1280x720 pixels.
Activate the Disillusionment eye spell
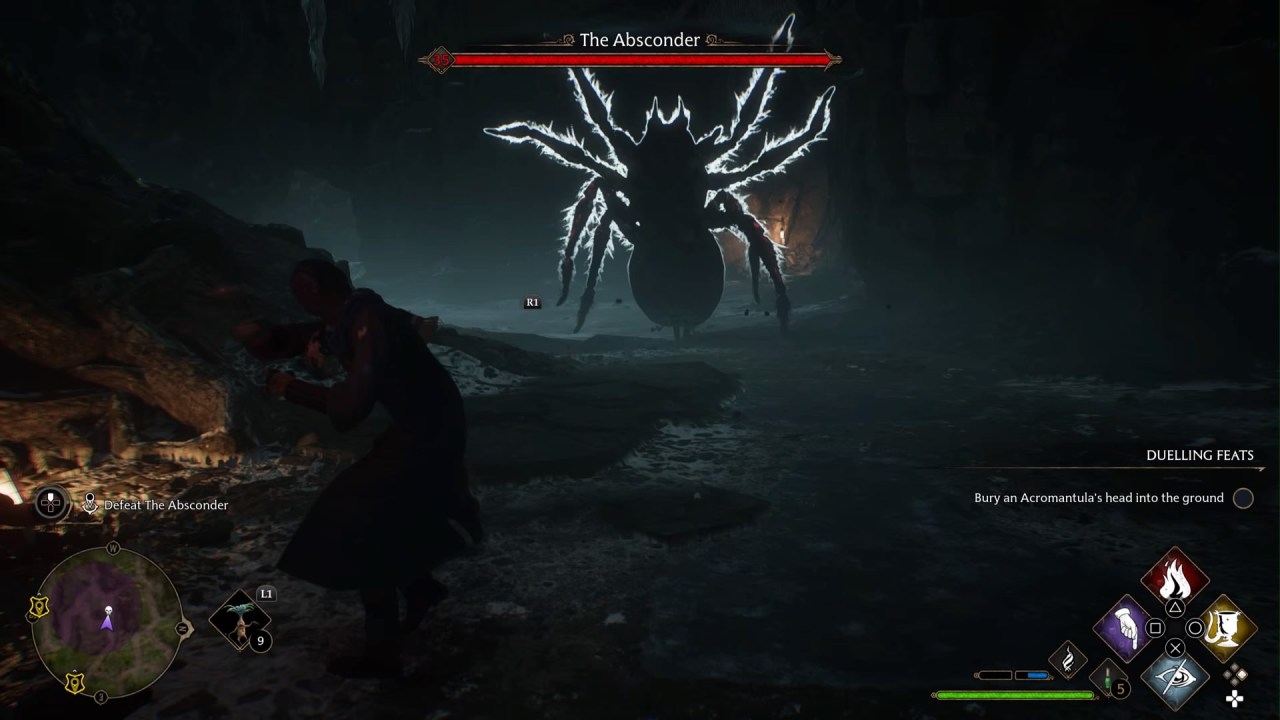1177,680
